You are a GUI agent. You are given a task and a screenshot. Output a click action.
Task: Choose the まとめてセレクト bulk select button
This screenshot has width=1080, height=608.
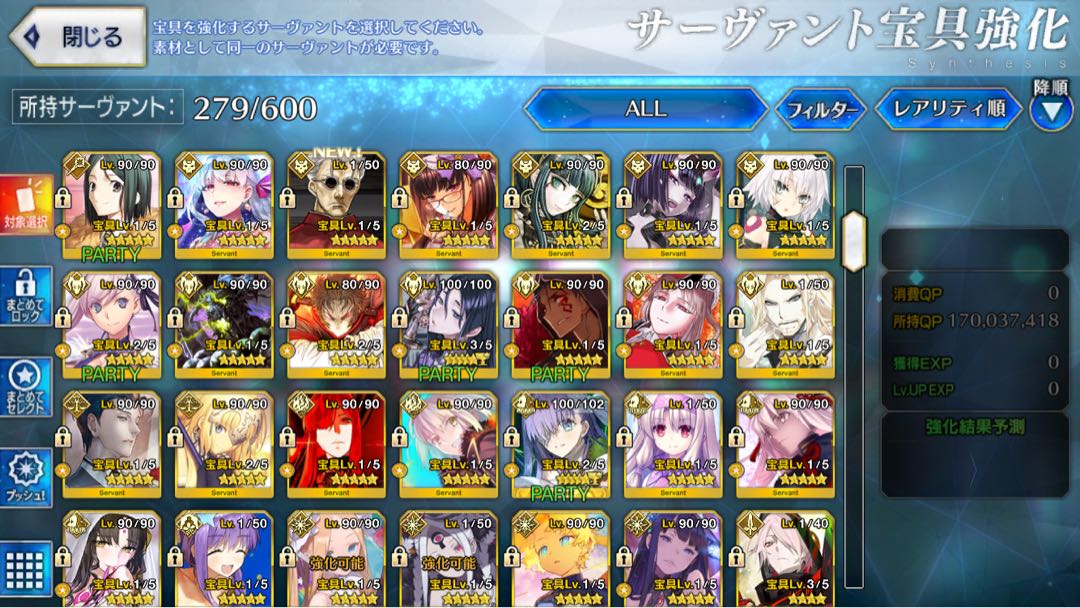(26, 387)
